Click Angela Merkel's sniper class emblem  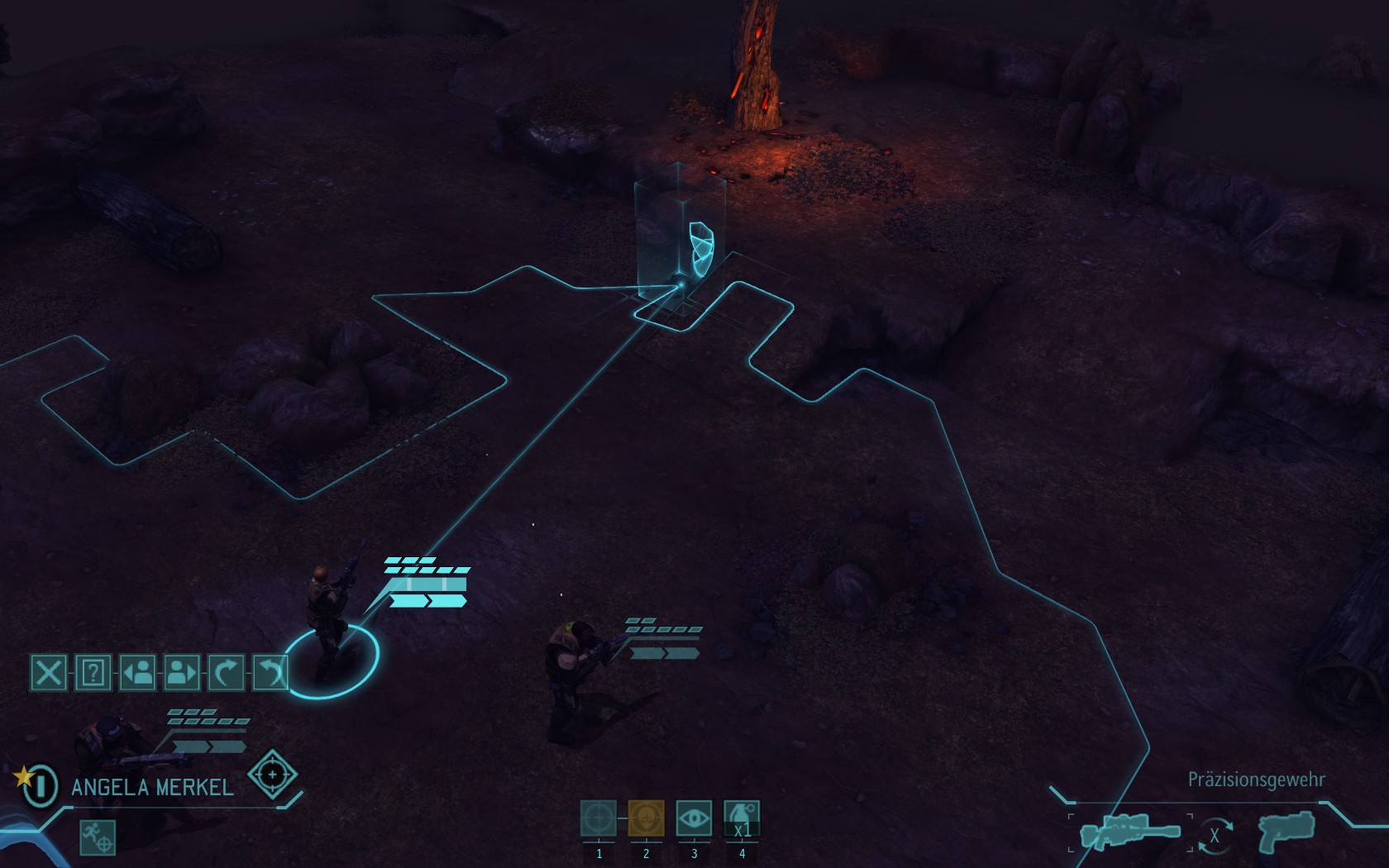[272, 775]
